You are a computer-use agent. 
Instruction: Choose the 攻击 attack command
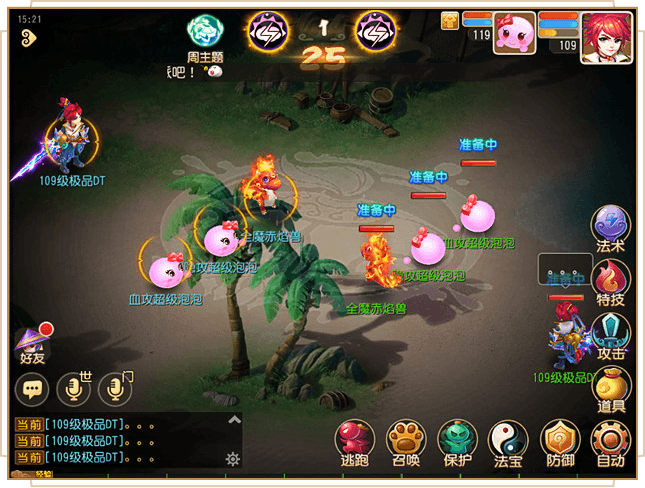pos(611,334)
